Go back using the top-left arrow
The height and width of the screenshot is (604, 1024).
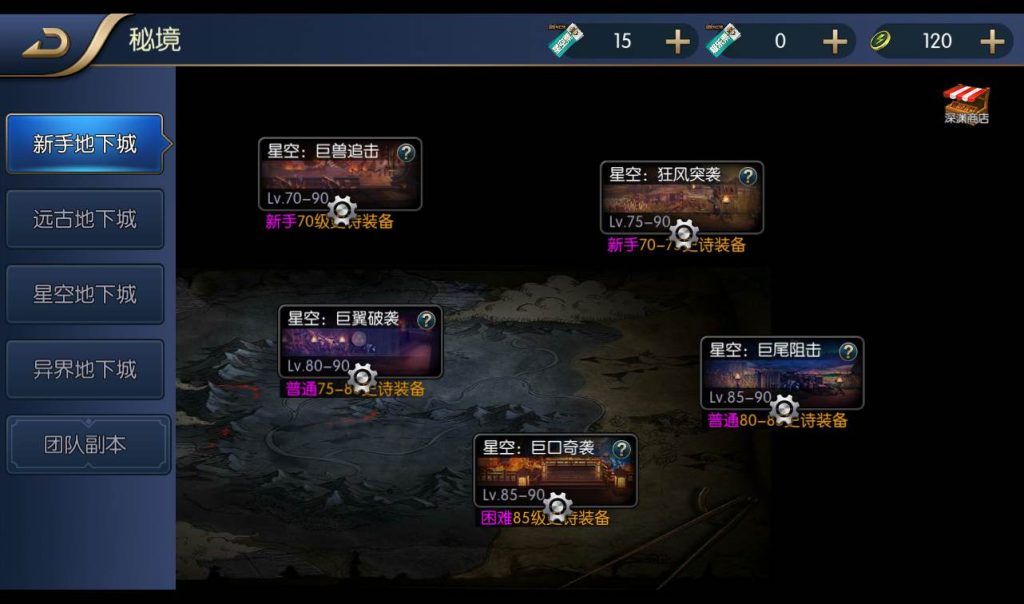[x=46, y=43]
